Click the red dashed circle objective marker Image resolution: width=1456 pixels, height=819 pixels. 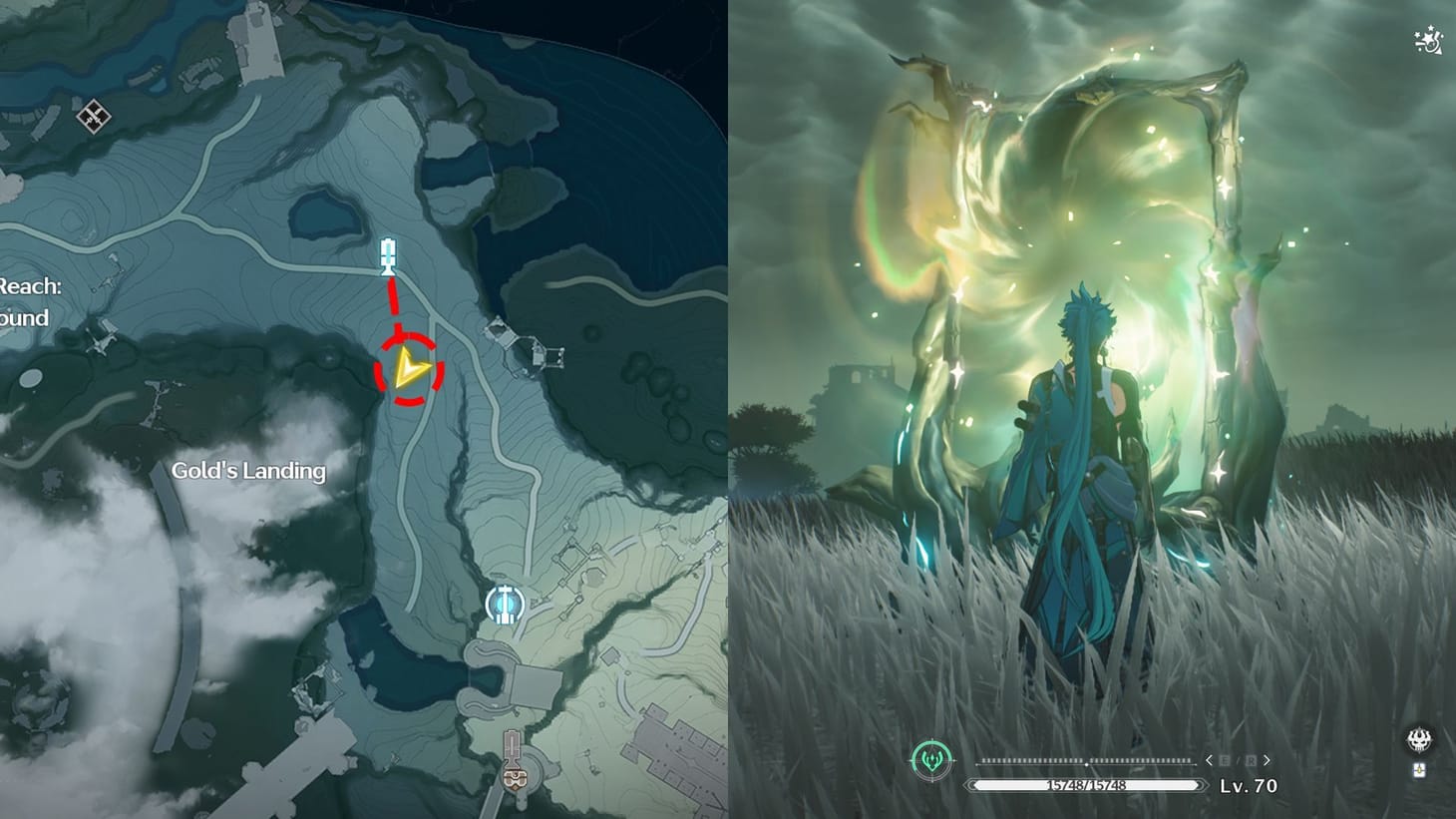tap(407, 369)
